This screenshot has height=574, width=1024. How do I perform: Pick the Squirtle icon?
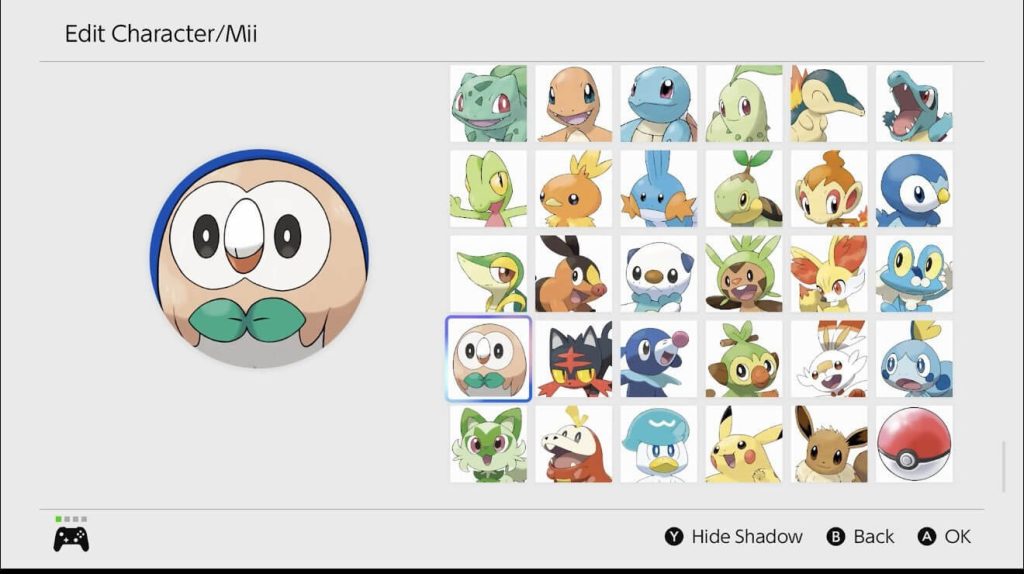[658, 104]
